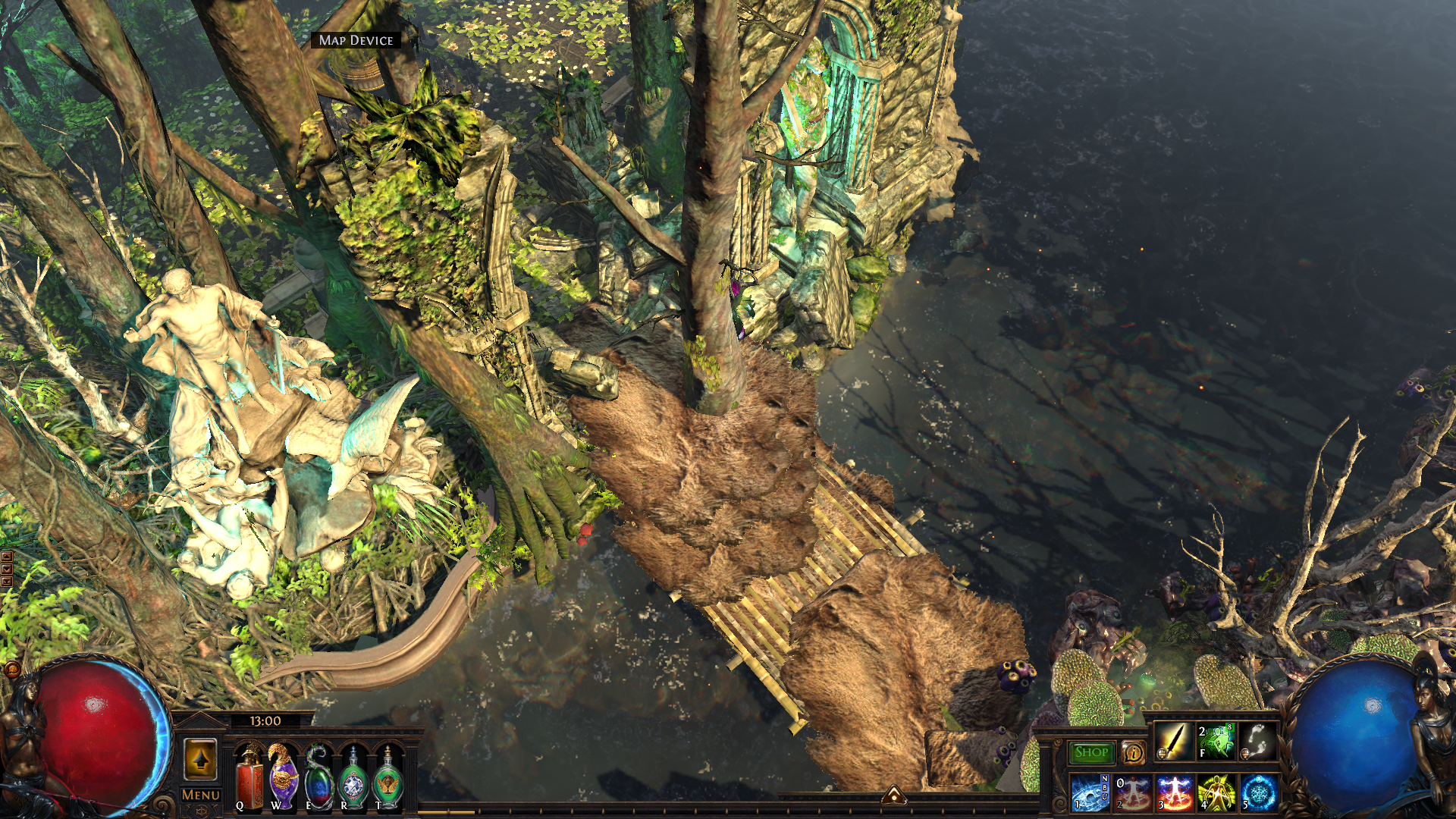Click the yellow up-arrow level-up button

point(201,759)
